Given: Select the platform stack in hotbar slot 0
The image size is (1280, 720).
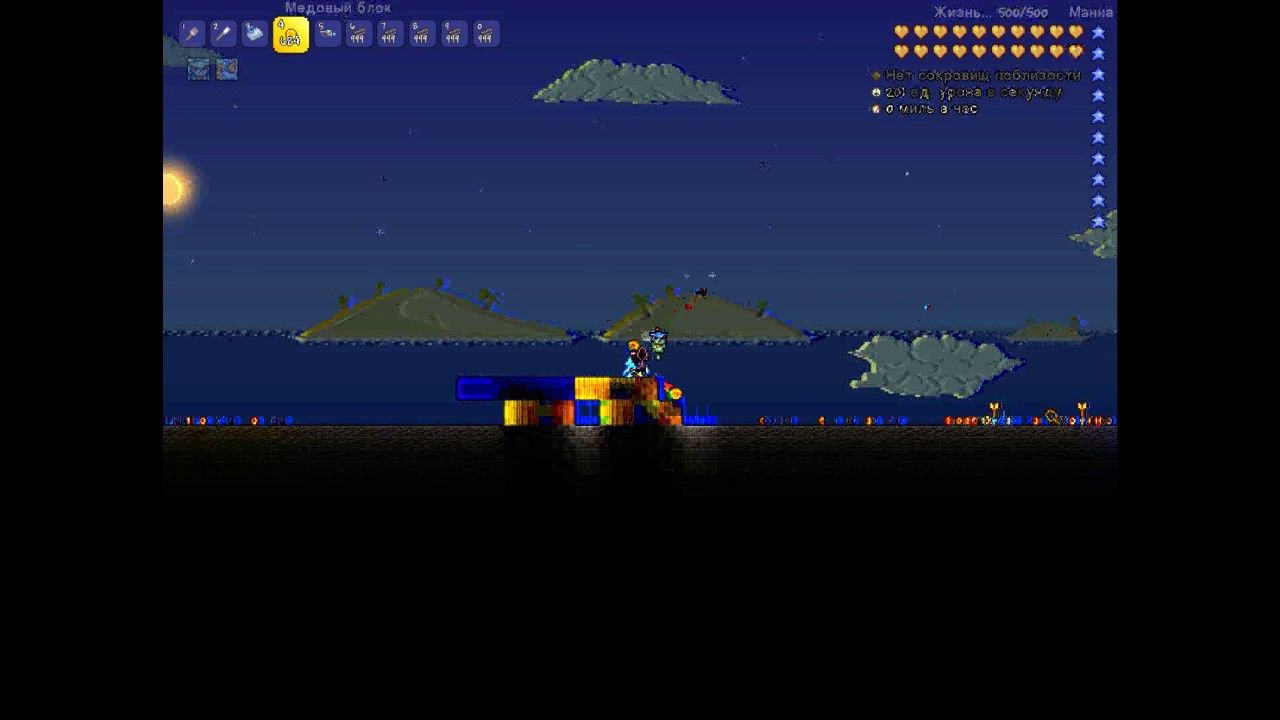Looking at the screenshot, I should tap(485, 35).
